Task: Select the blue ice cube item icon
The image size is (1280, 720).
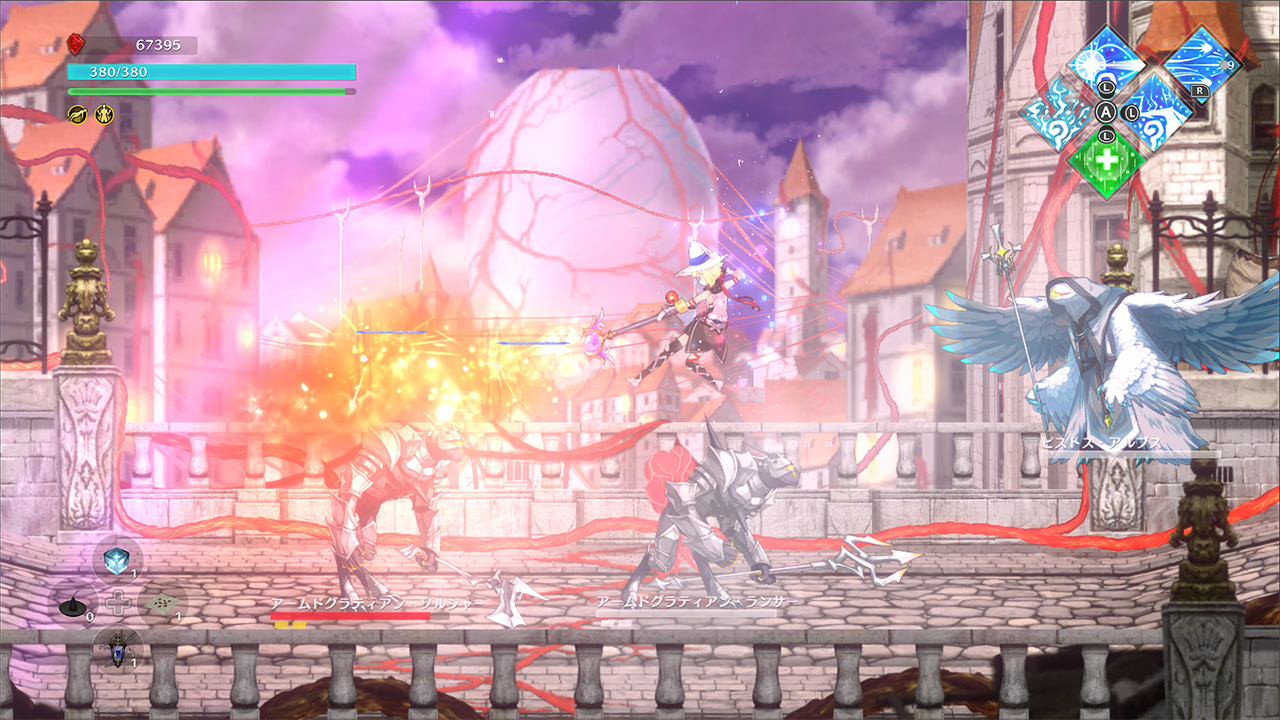Action: 116,559
